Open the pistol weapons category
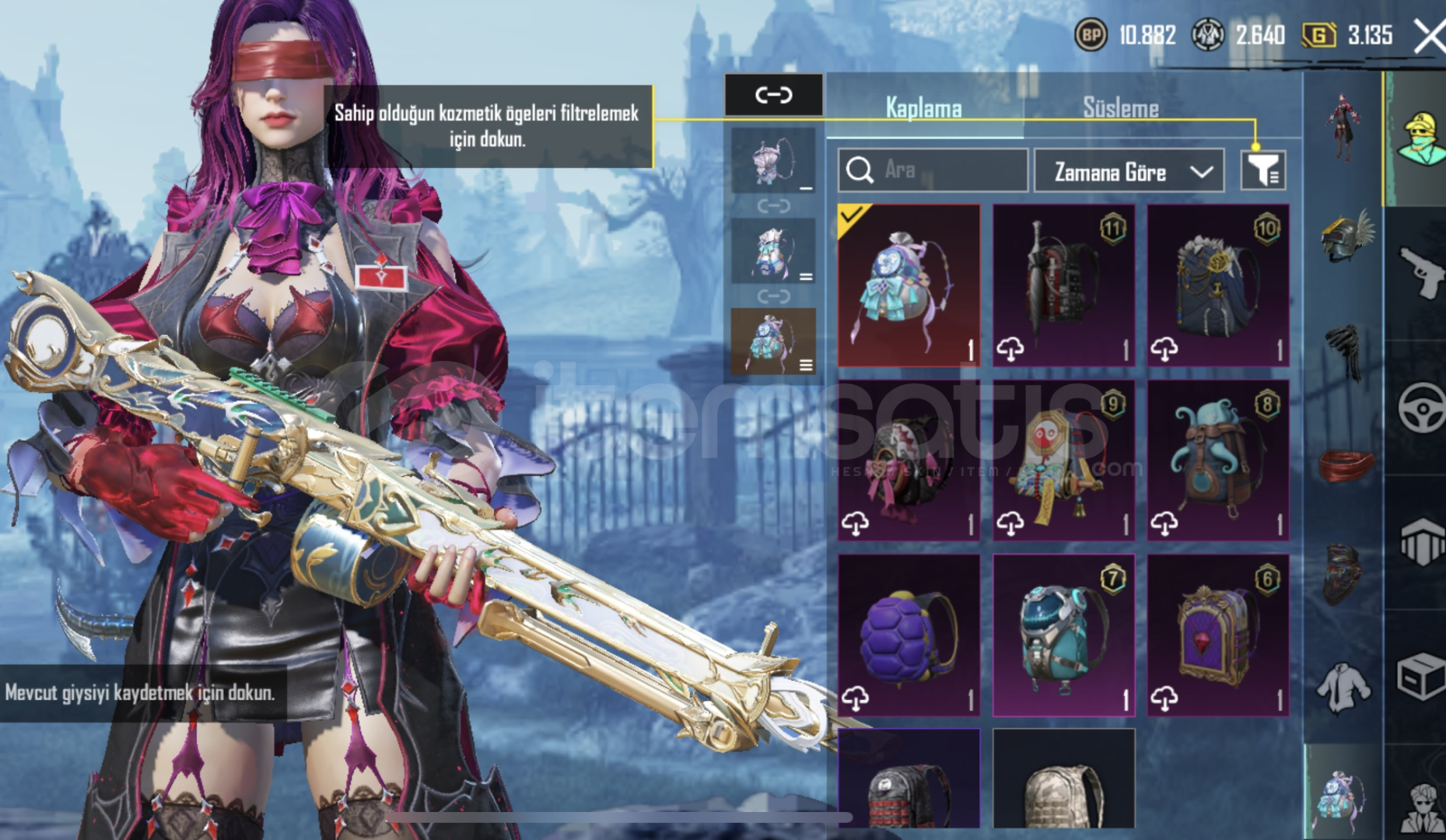The width and height of the screenshot is (1446, 840). tap(1420, 272)
